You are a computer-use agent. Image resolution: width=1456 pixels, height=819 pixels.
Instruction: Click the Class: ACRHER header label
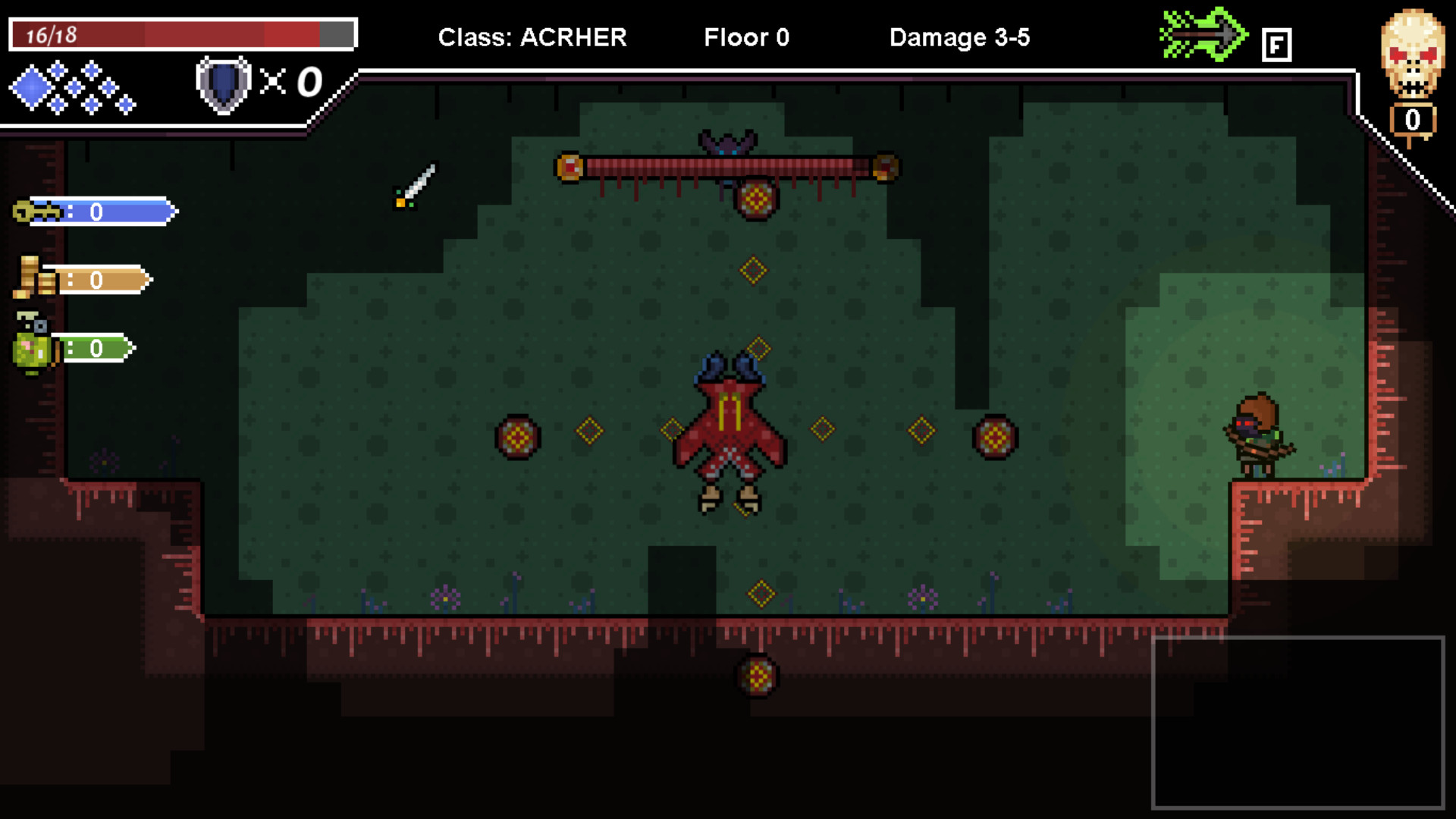[532, 37]
